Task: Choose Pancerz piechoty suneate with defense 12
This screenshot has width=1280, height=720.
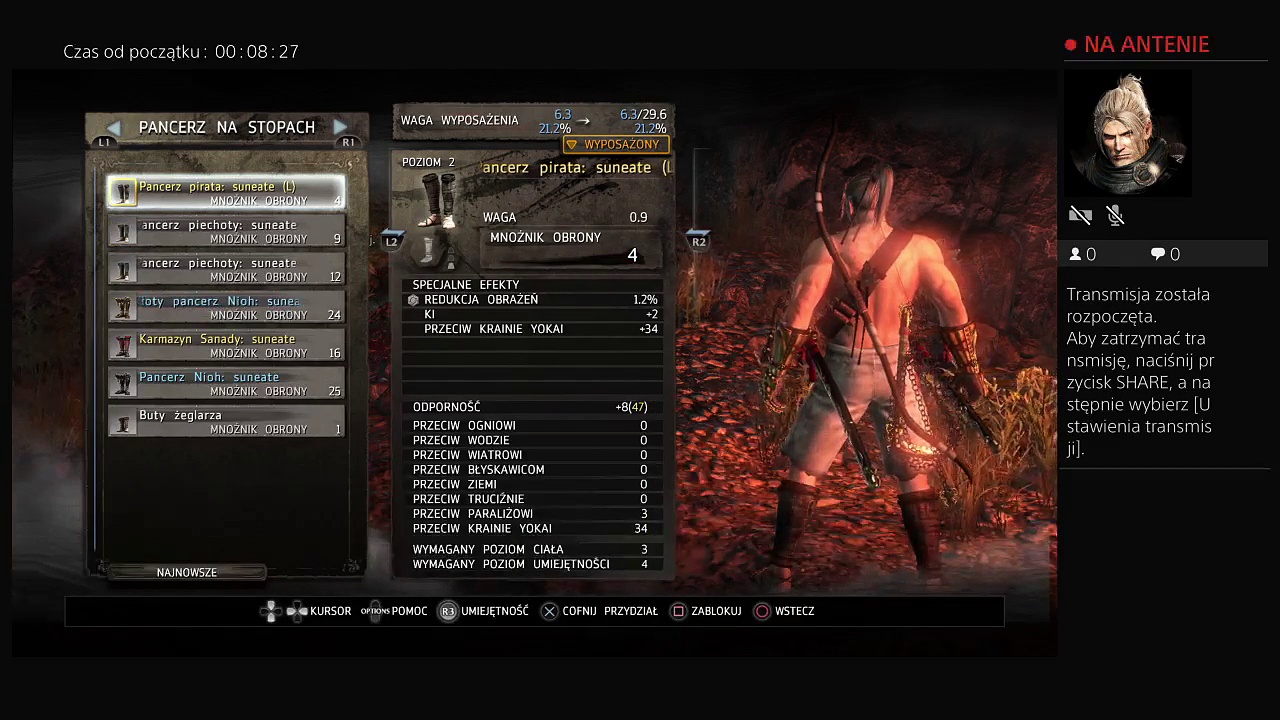Action: click(x=226, y=269)
